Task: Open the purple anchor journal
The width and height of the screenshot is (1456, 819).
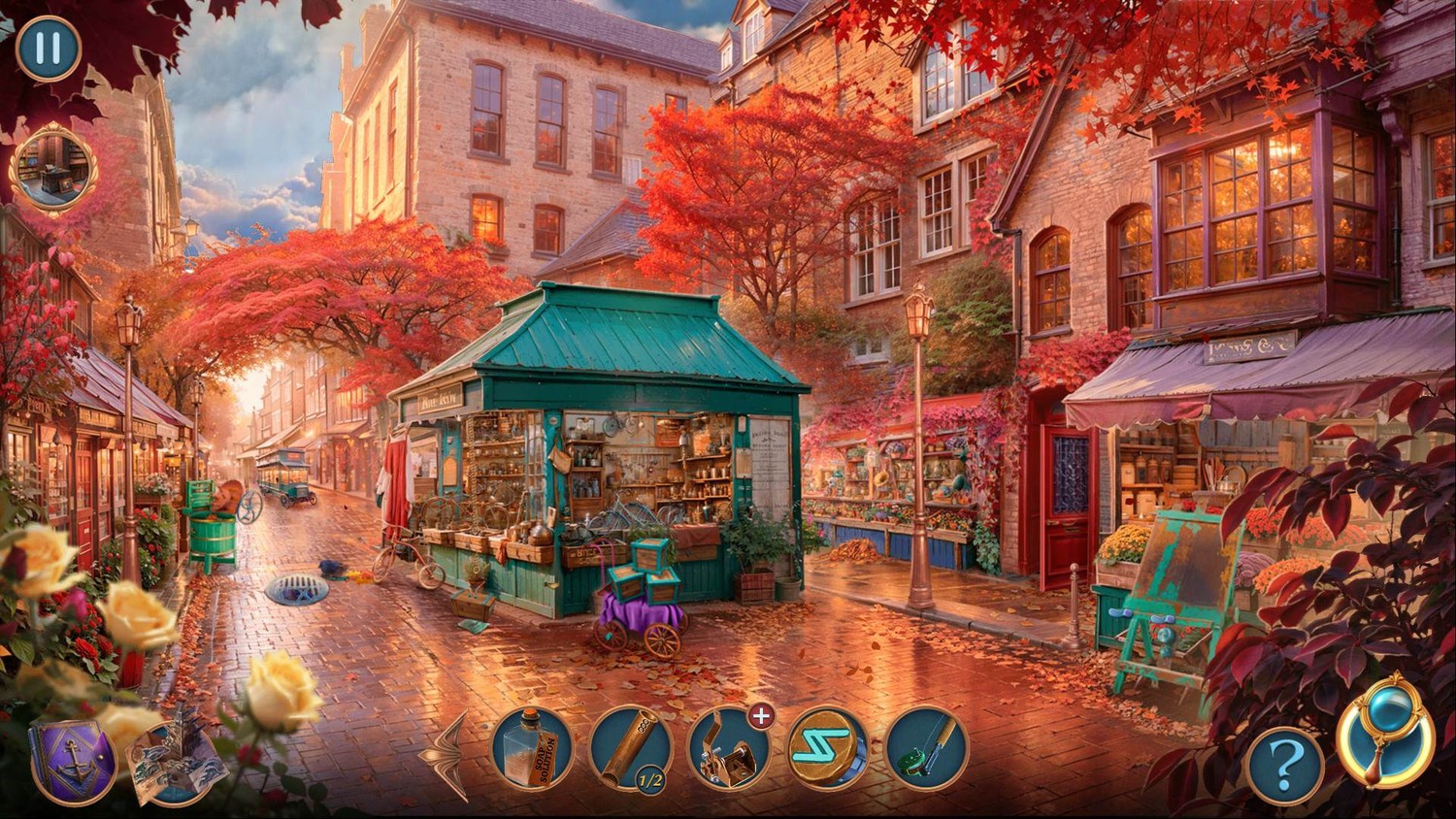Action: [73, 762]
